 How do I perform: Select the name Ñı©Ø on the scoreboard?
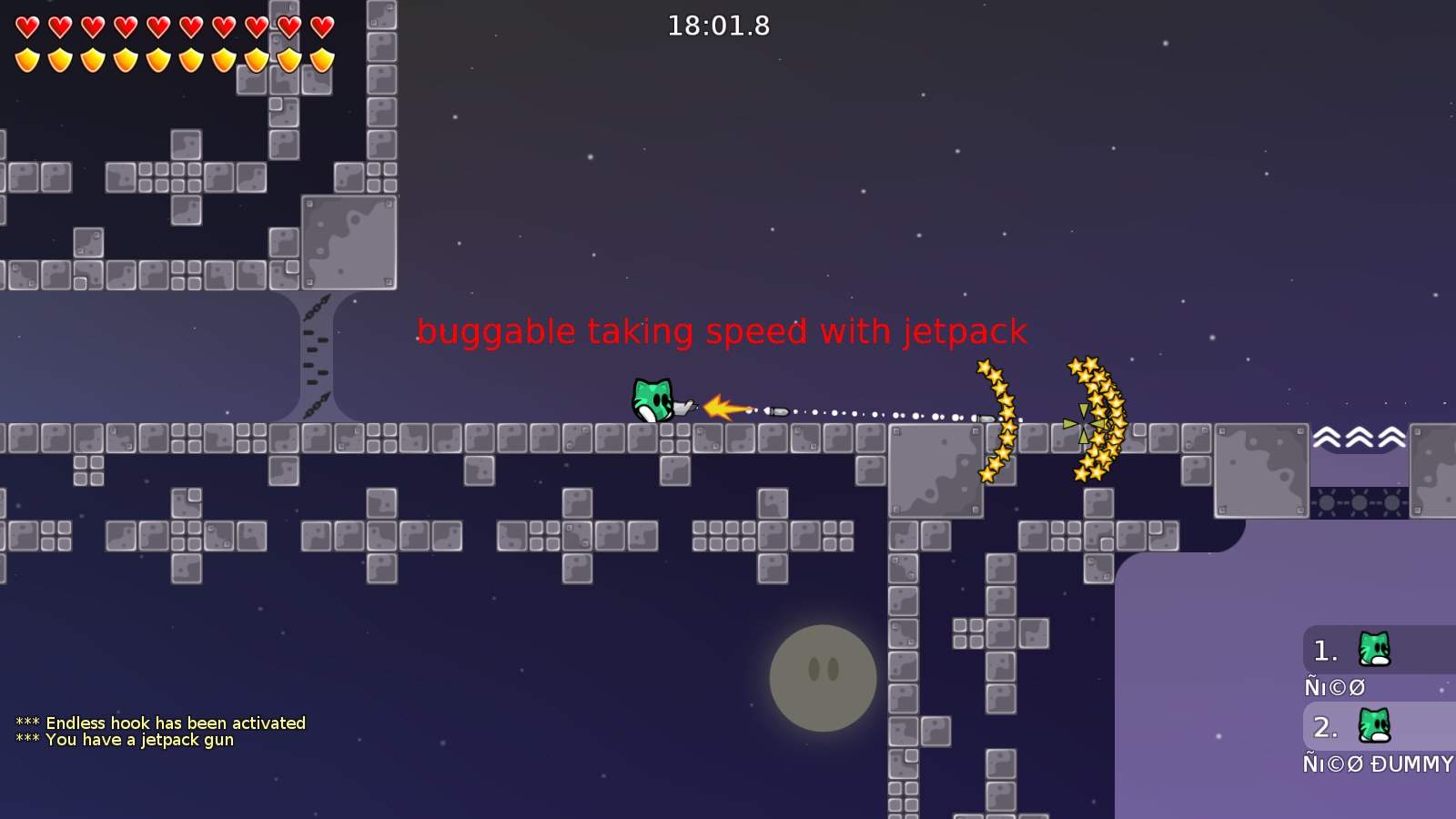(1333, 688)
